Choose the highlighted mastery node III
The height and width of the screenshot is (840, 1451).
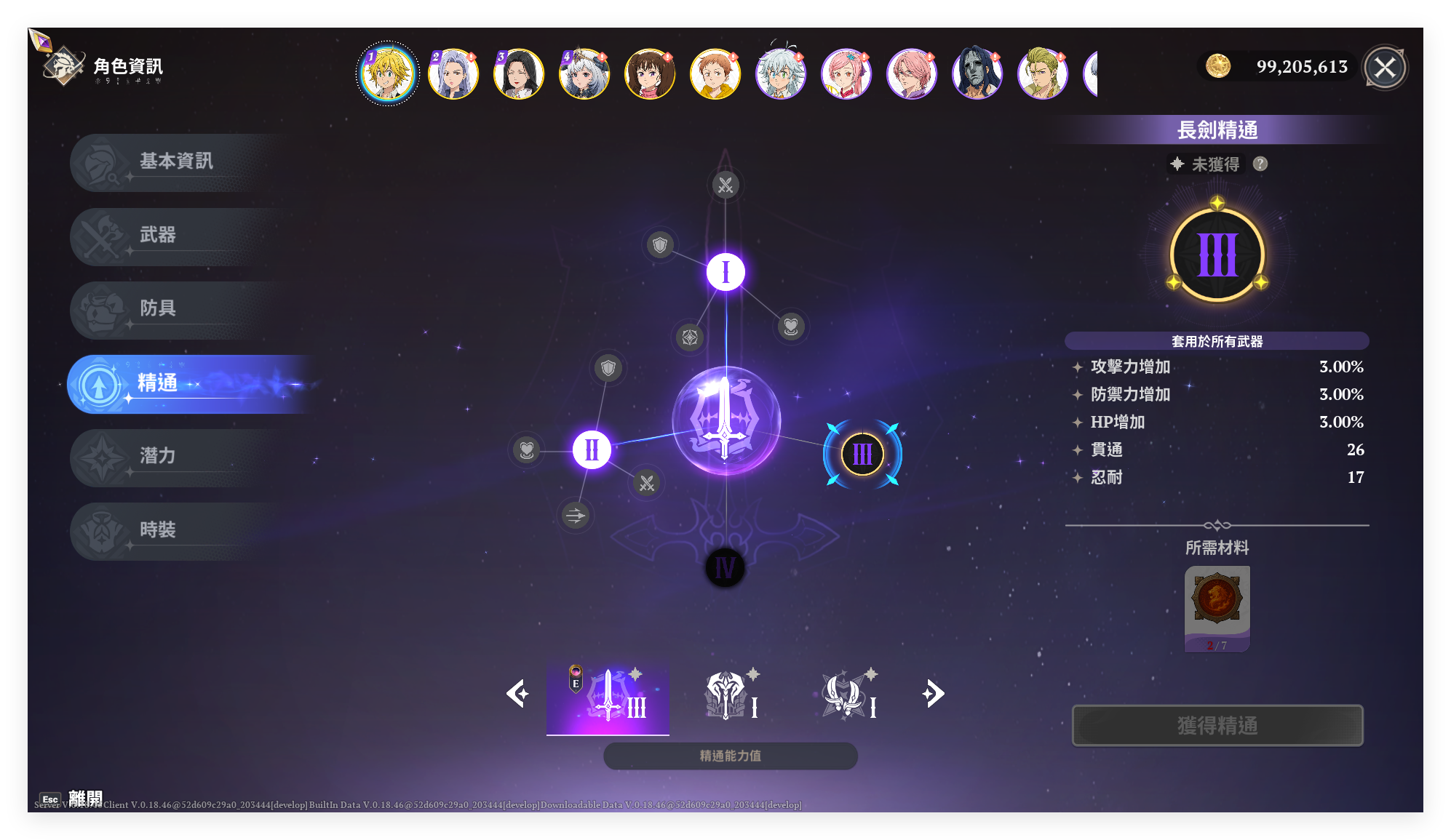pyautogui.click(x=862, y=455)
